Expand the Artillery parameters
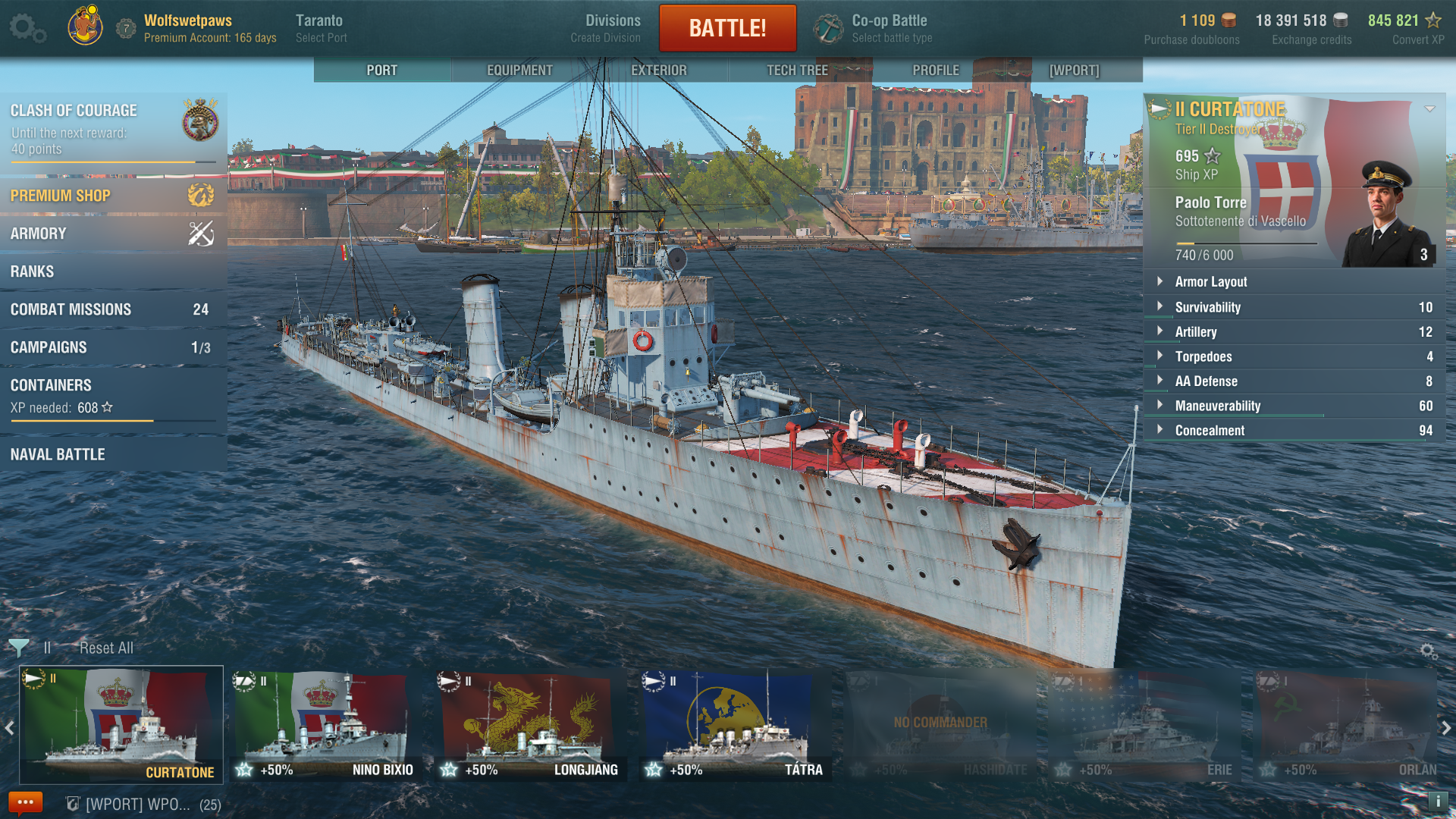1456x819 pixels. pos(1196,331)
